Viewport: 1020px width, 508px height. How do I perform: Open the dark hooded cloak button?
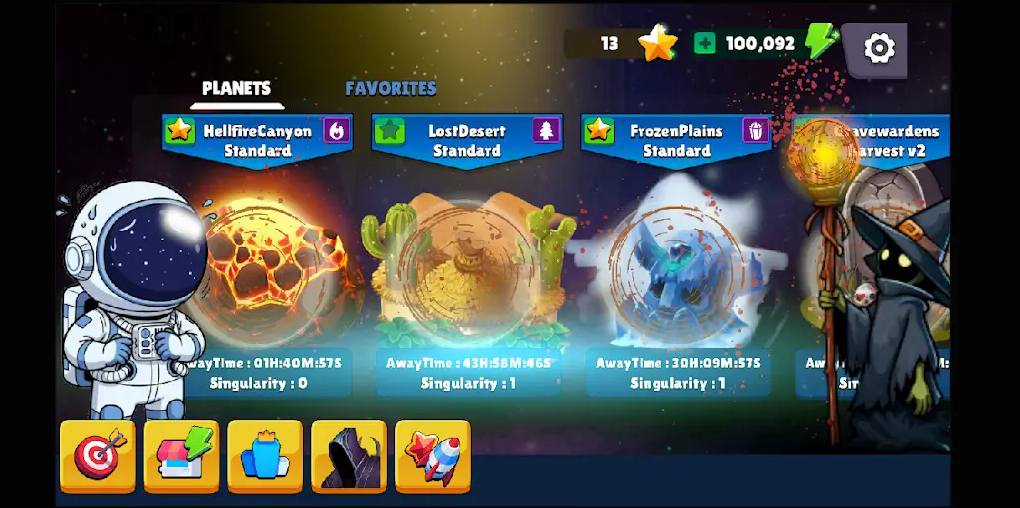pos(349,455)
